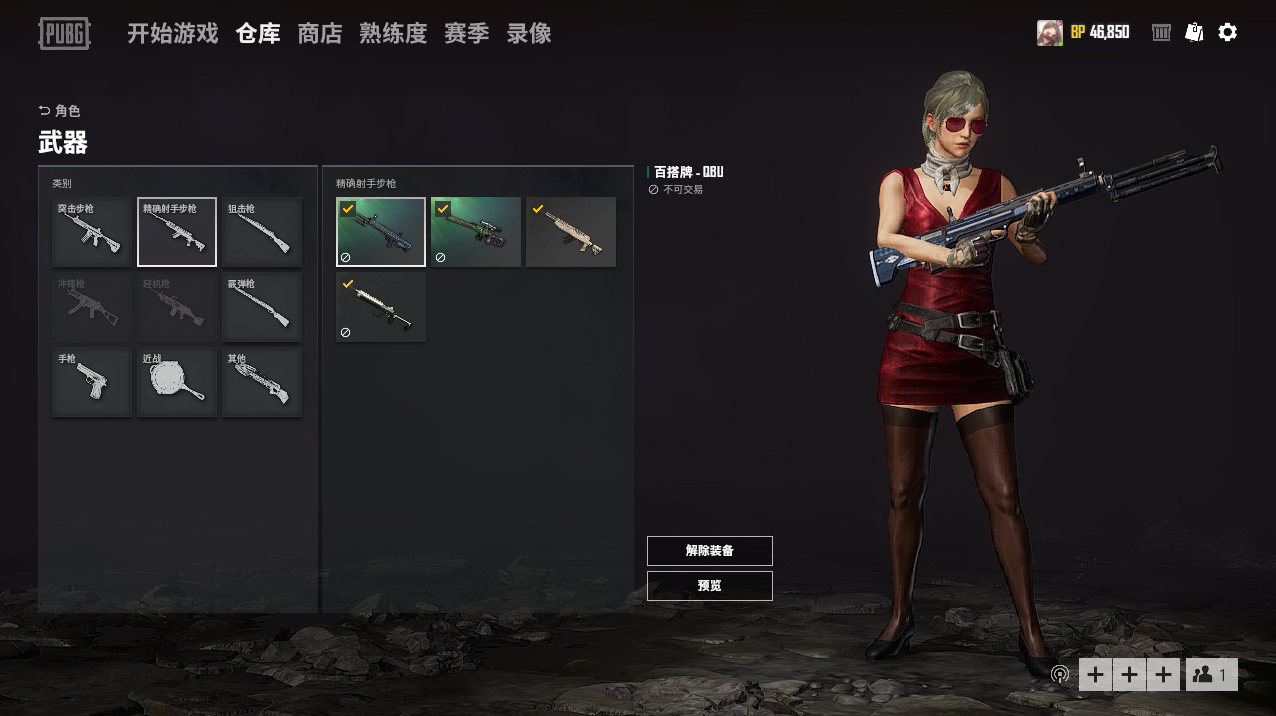Click 解除装备 to unequip the skin
This screenshot has width=1276, height=716.
tap(710, 551)
